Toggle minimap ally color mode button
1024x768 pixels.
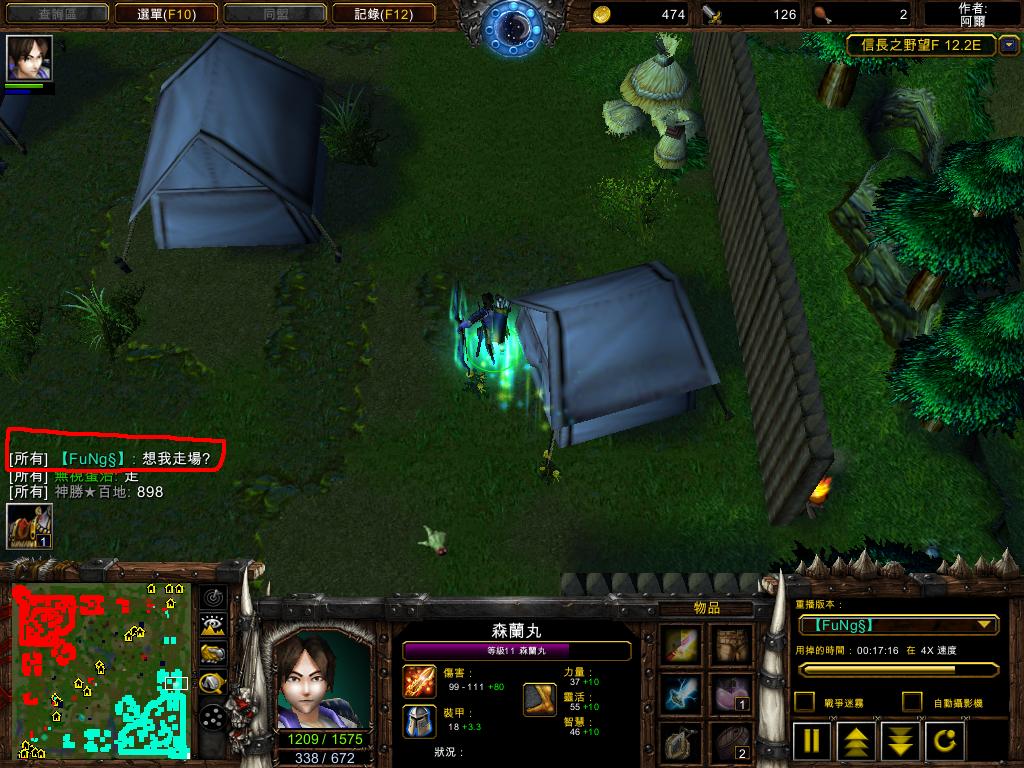tap(212, 654)
